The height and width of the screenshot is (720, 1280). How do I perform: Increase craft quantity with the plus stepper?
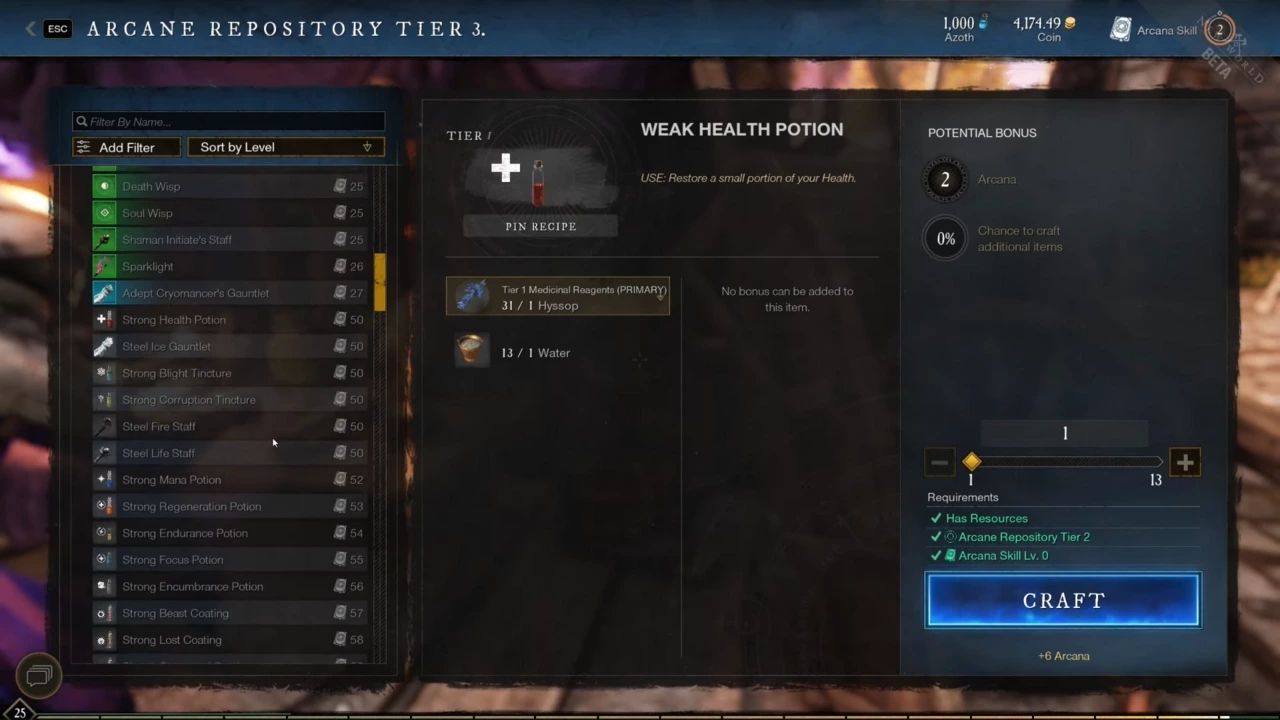1185,462
